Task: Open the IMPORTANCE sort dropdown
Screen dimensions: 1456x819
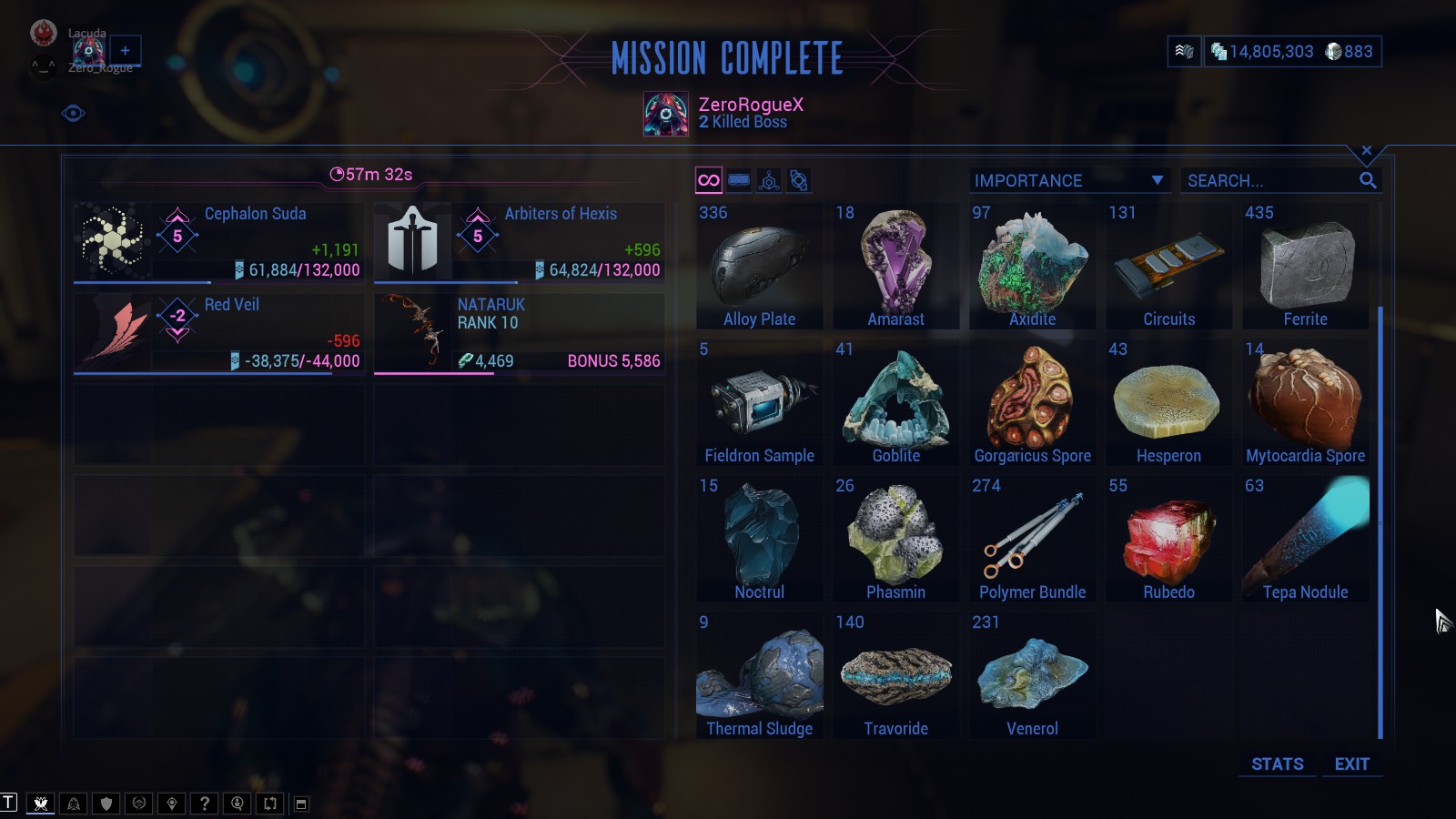Action: coord(1068,180)
